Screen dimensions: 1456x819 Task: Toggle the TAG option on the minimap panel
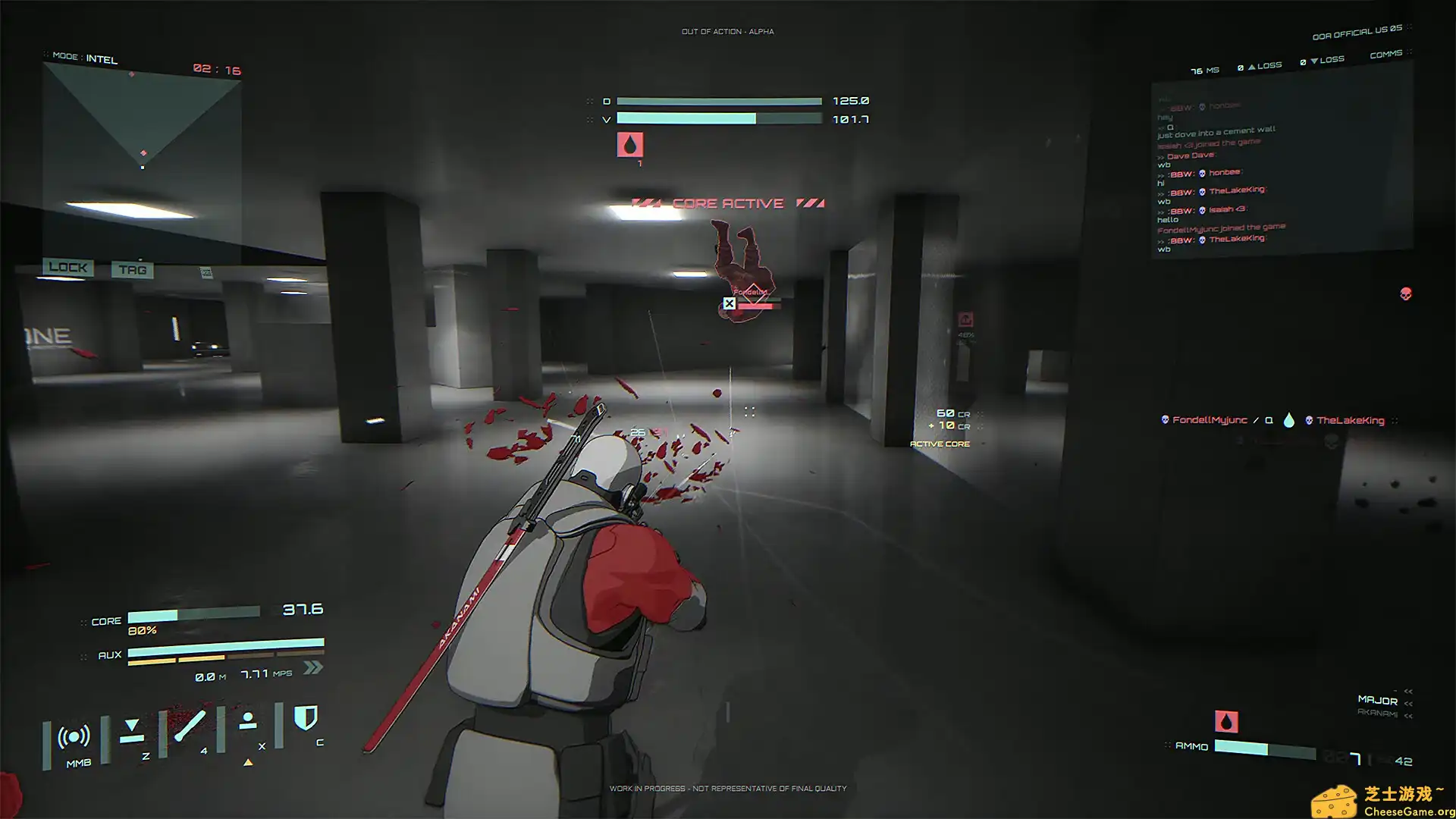(x=133, y=268)
